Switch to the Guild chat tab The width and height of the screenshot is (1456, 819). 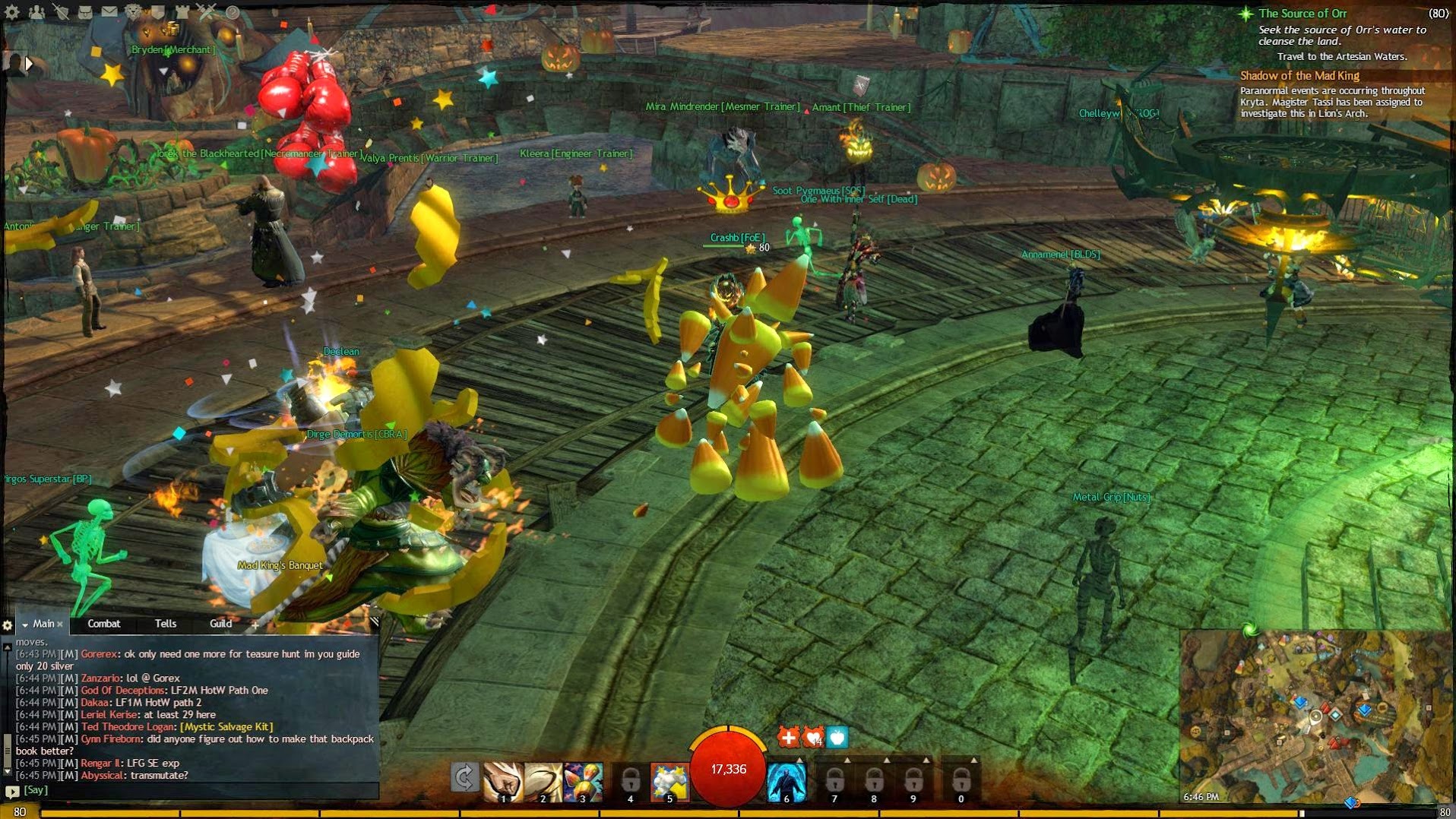[x=220, y=624]
